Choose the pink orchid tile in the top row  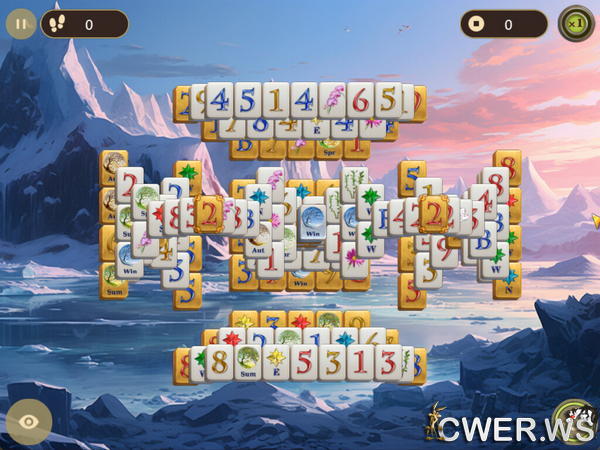pos(333,100)
